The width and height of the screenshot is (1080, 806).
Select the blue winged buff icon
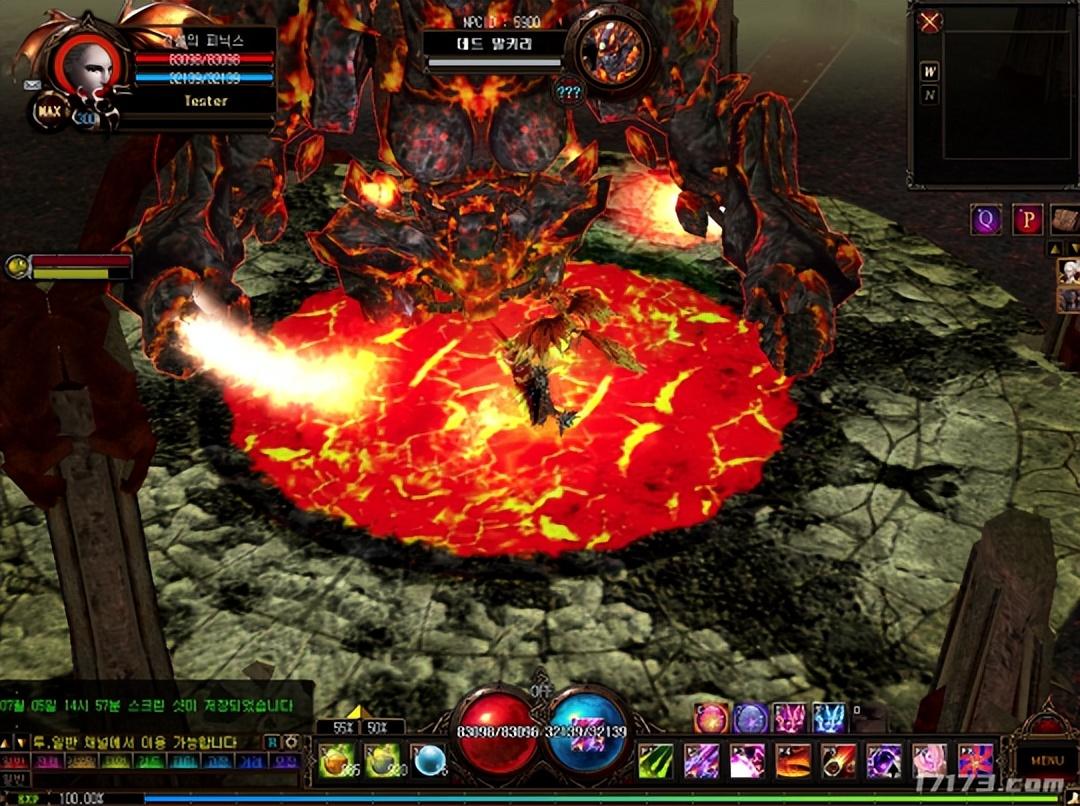[829, 718]
